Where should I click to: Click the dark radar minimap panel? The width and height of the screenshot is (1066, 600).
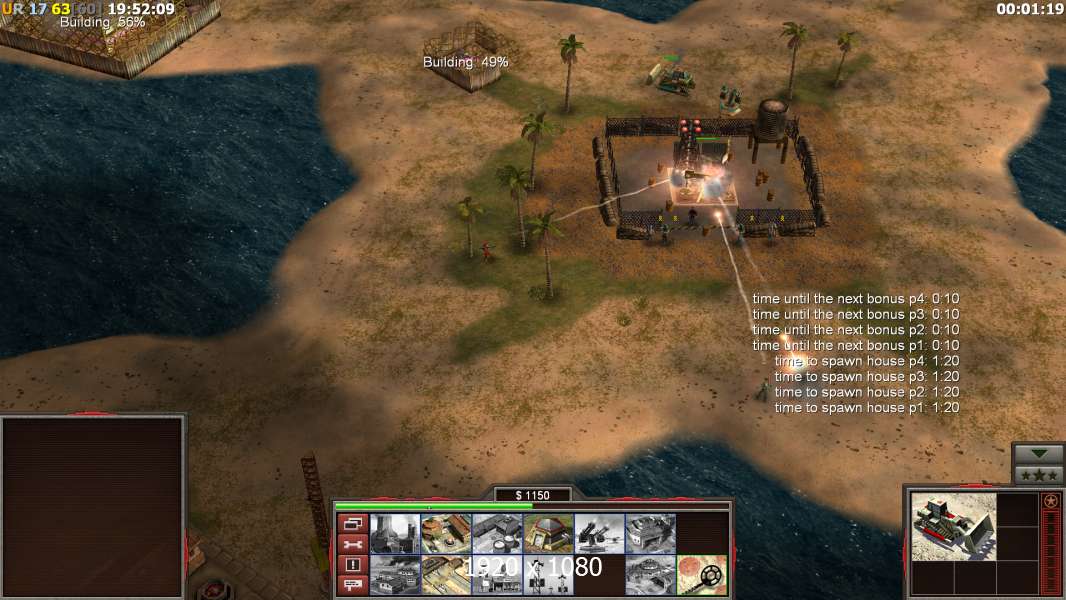[93, 507]
